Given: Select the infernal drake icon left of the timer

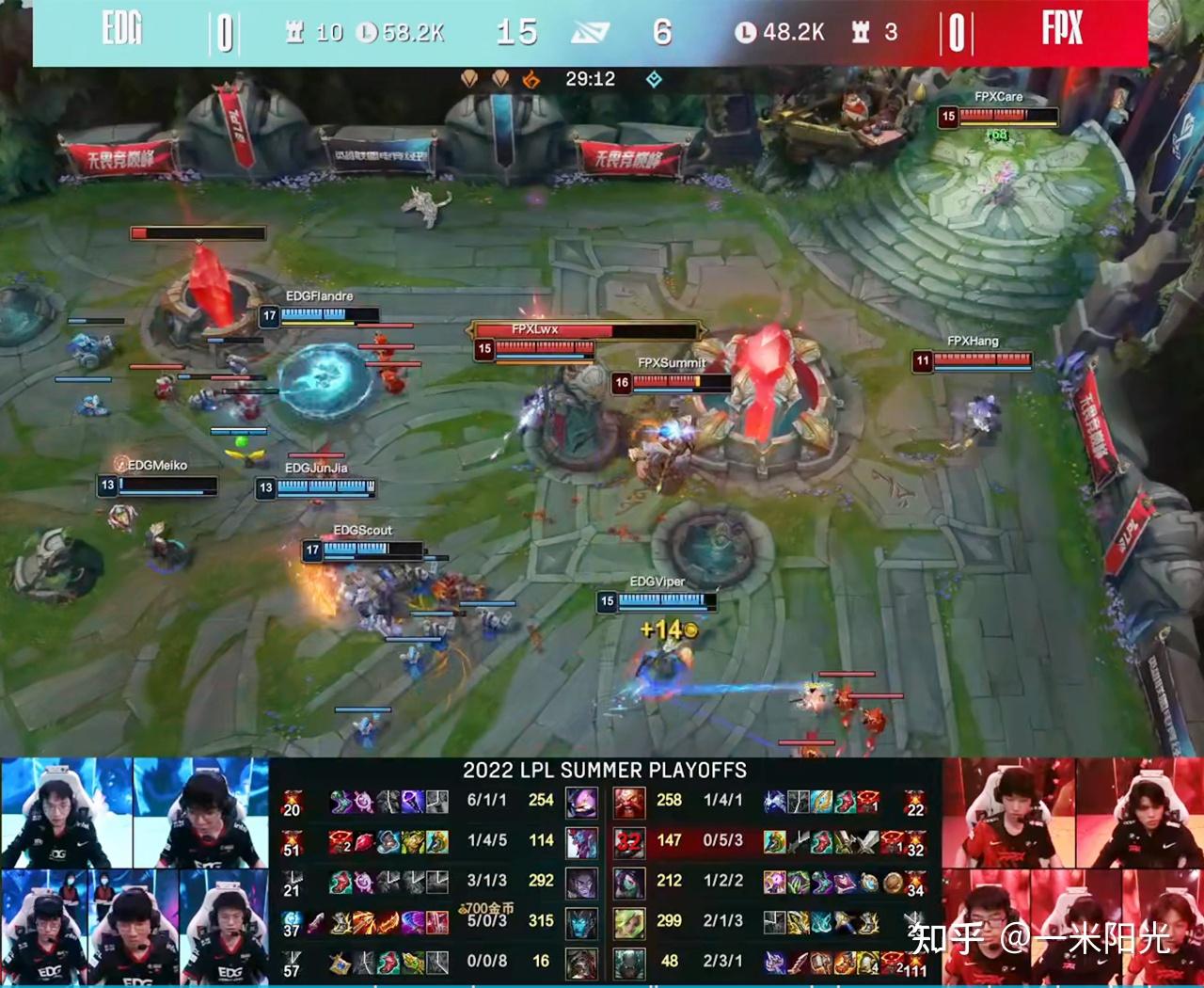Looking at the screenshot, I should pos(531,79).
